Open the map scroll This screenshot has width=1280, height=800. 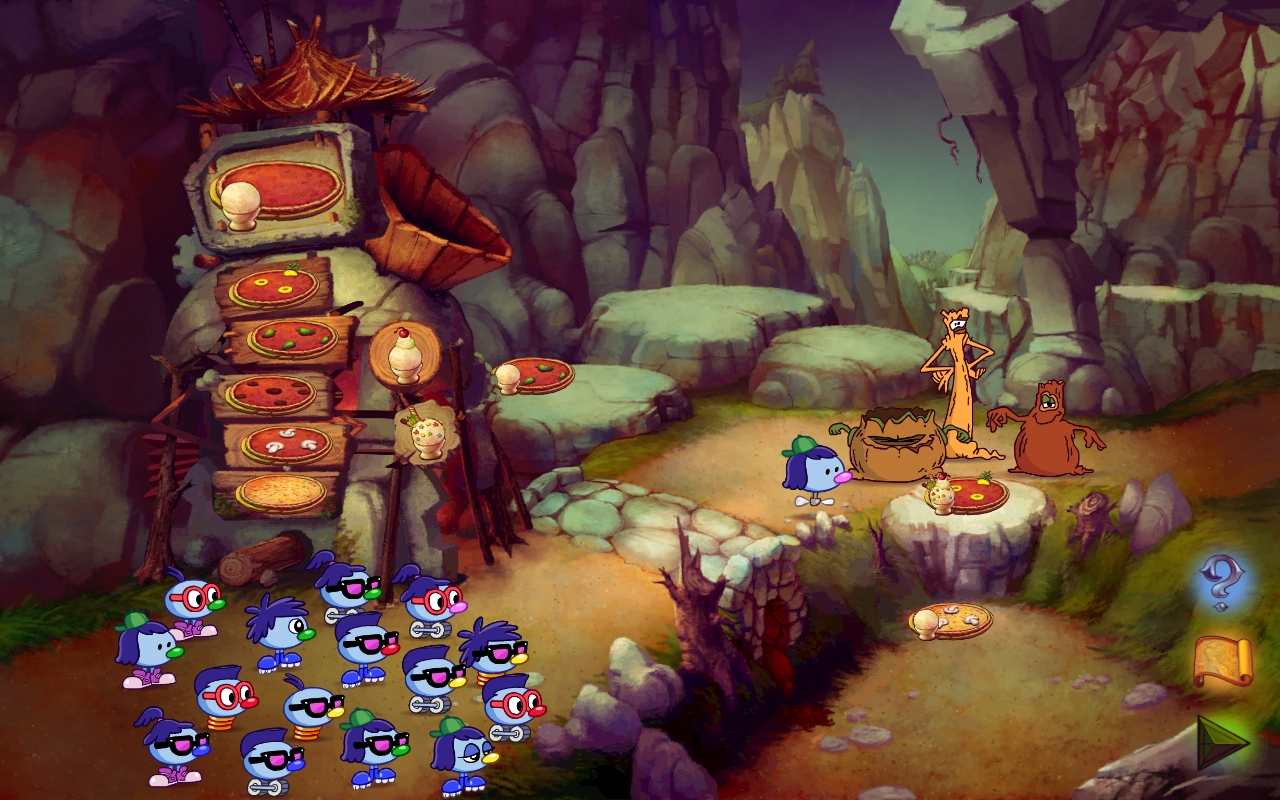coord(1222,660)
